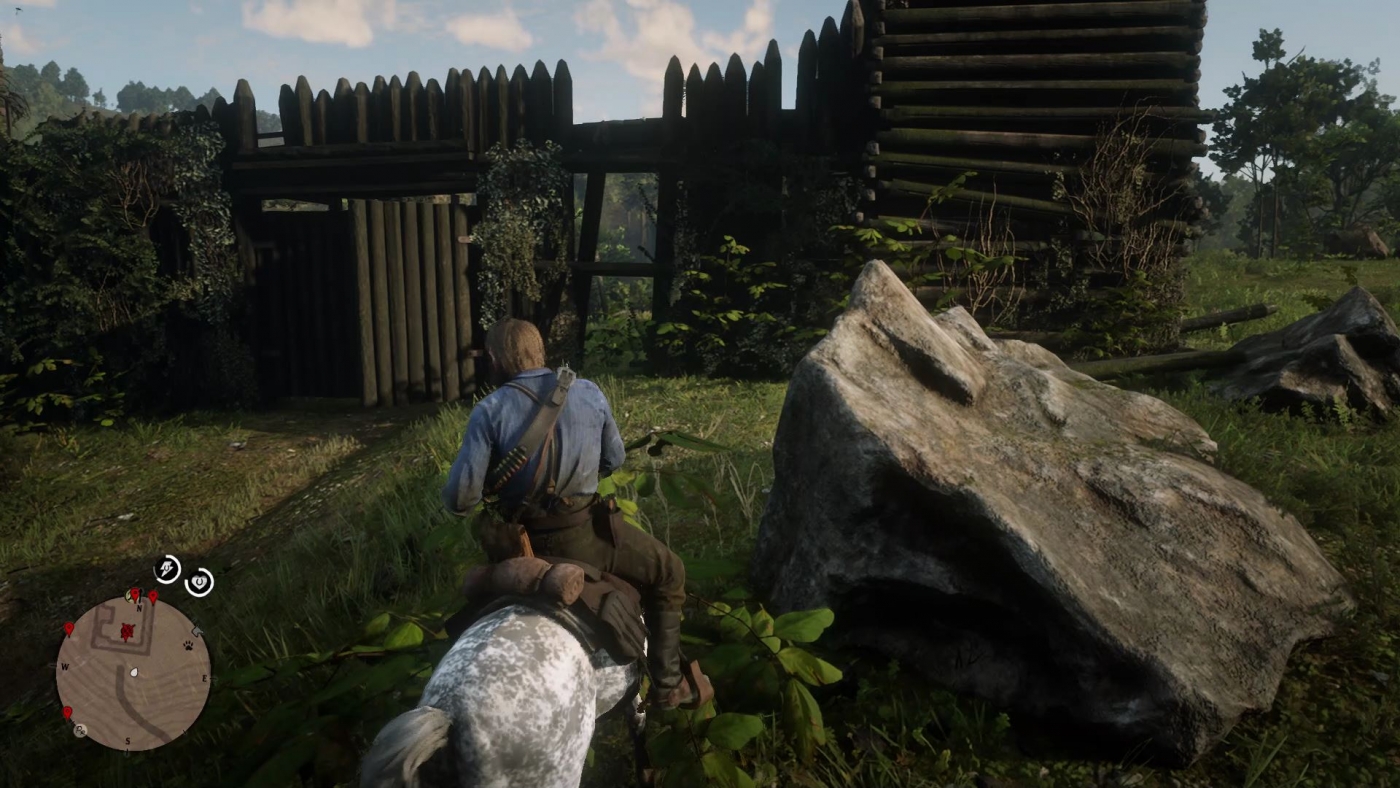The height and width of the screenshot is (788, 1400).
Task: Click the gray arrow marker on minimap's east side
Action: coord(197,630)
